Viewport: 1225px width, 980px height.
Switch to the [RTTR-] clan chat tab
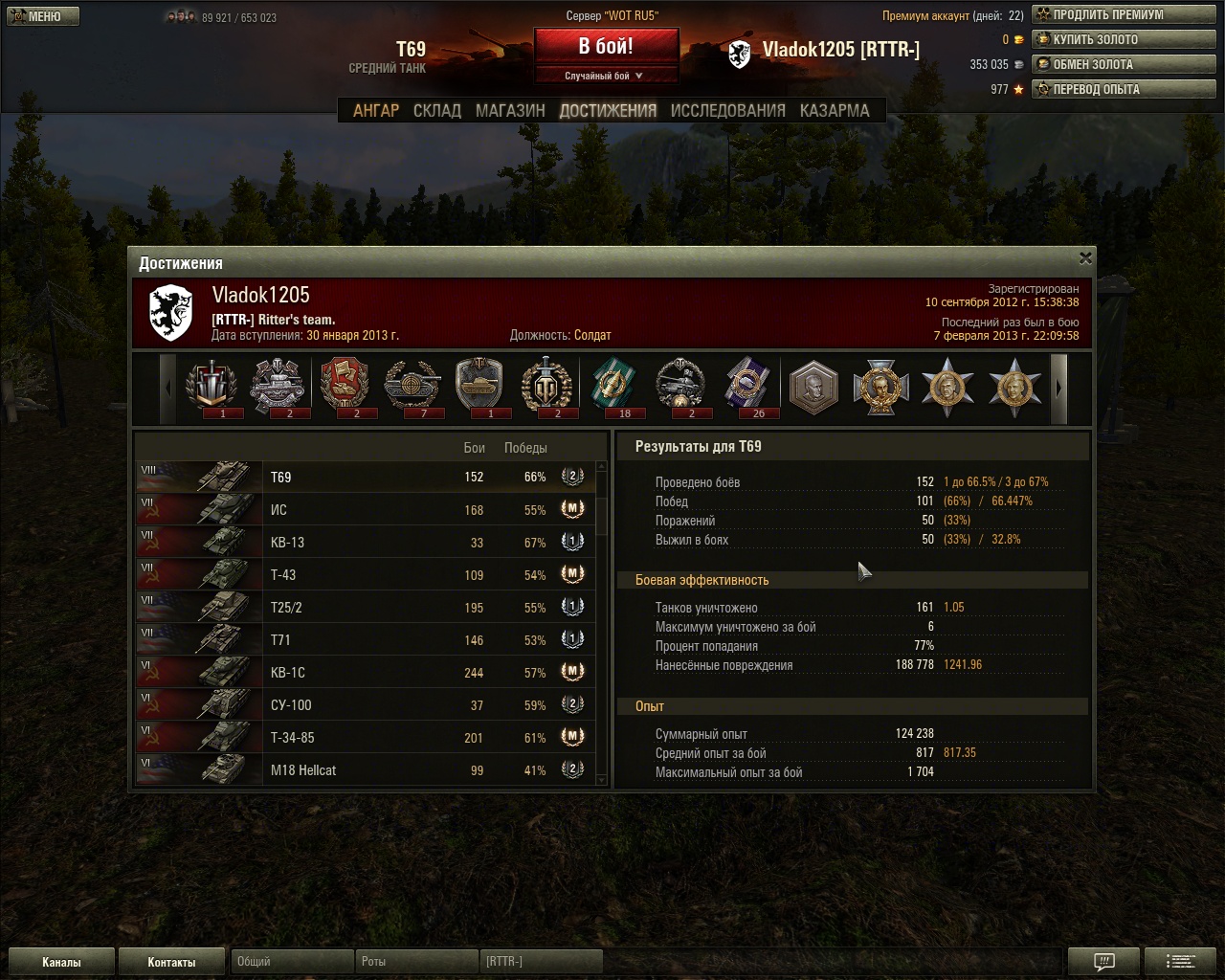pyautogui.click(x=540, y=962)
